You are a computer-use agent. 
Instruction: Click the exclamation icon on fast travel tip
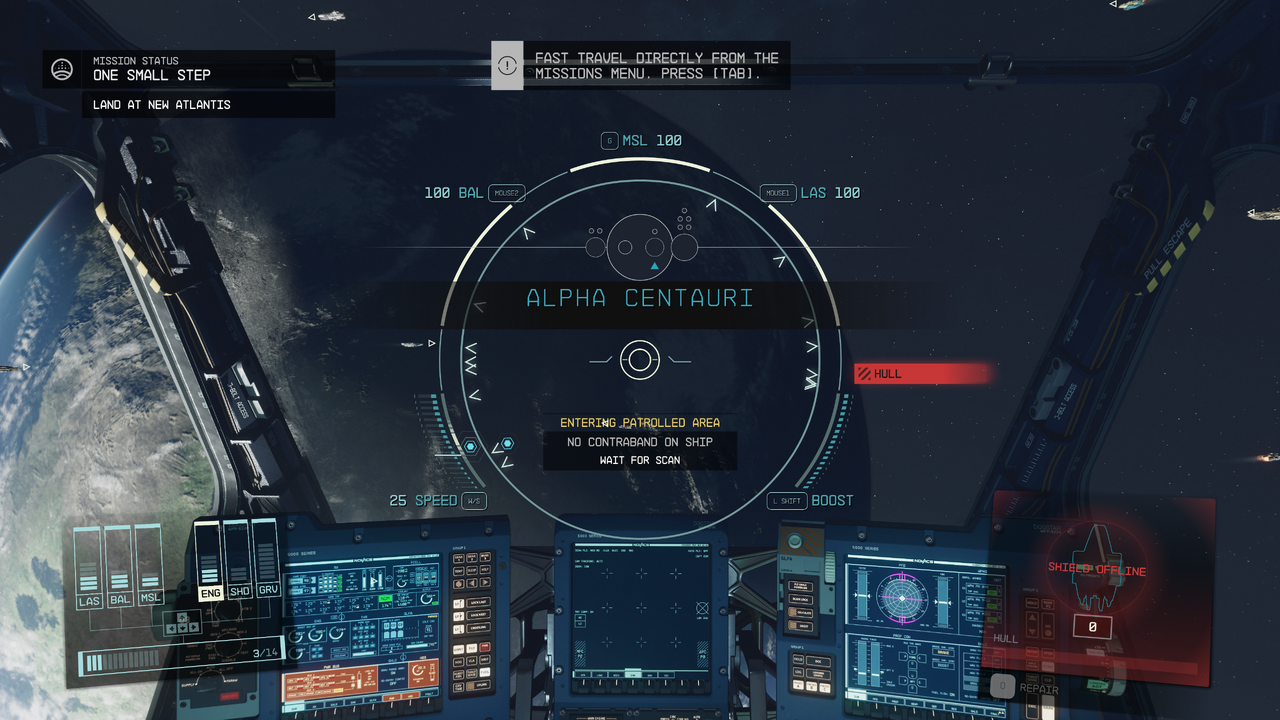tap(507, 65)
